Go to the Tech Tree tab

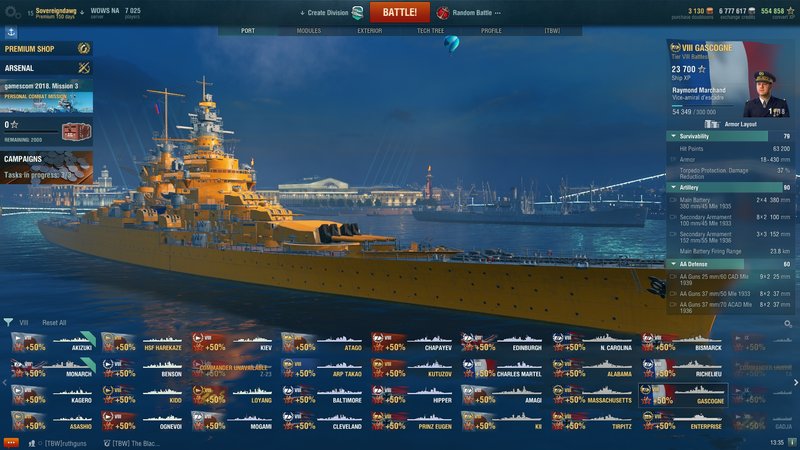[431, 31]
